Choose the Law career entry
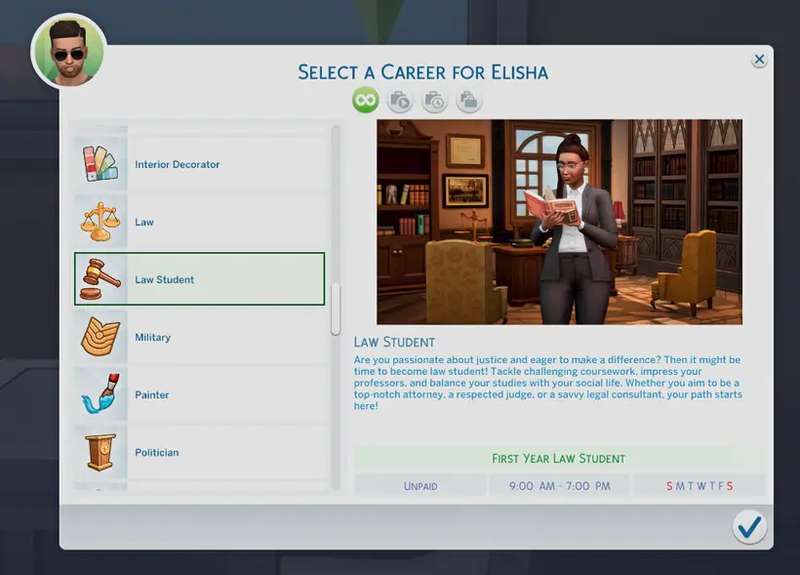This screenshot has height=575, width=800. (200, 222)
